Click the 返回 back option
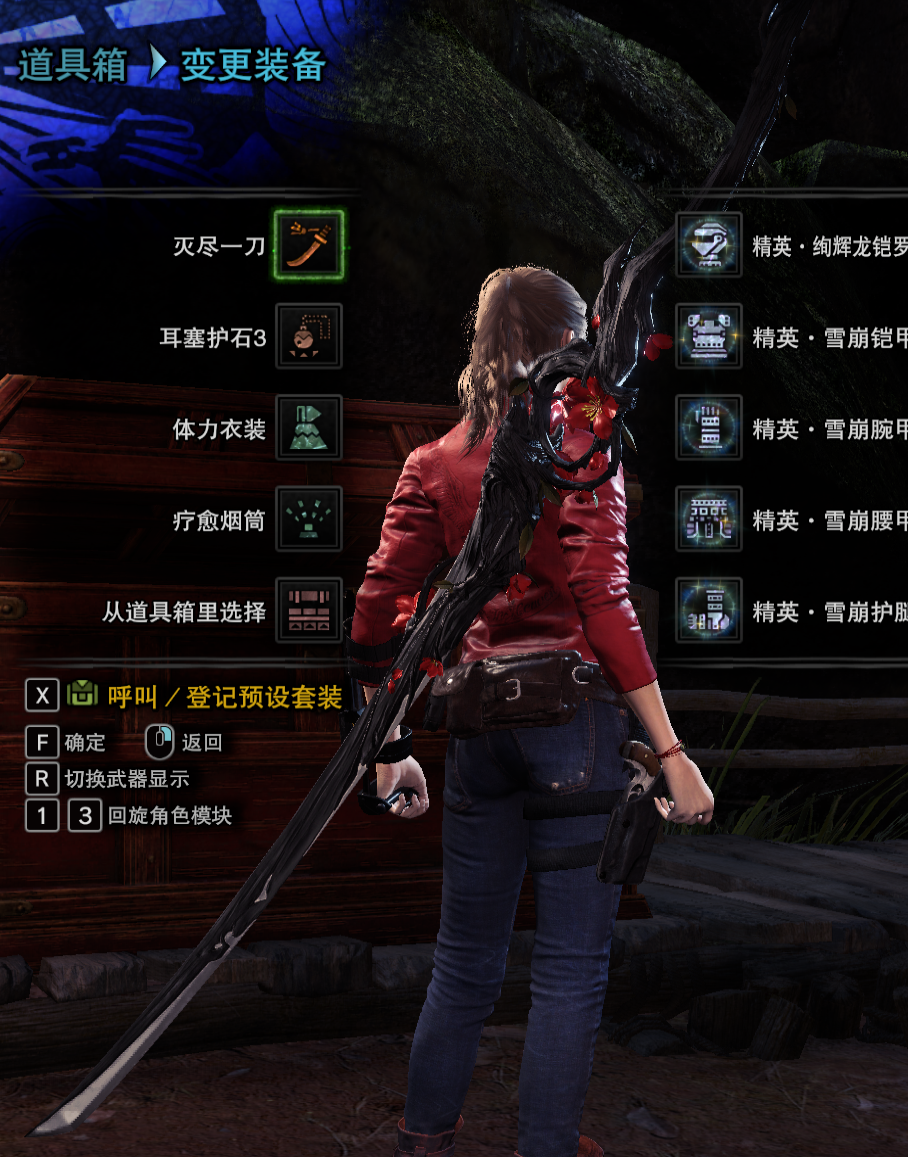Image resolution: width=908 pixels, height=1157 pixels. (x=200, y=742)
